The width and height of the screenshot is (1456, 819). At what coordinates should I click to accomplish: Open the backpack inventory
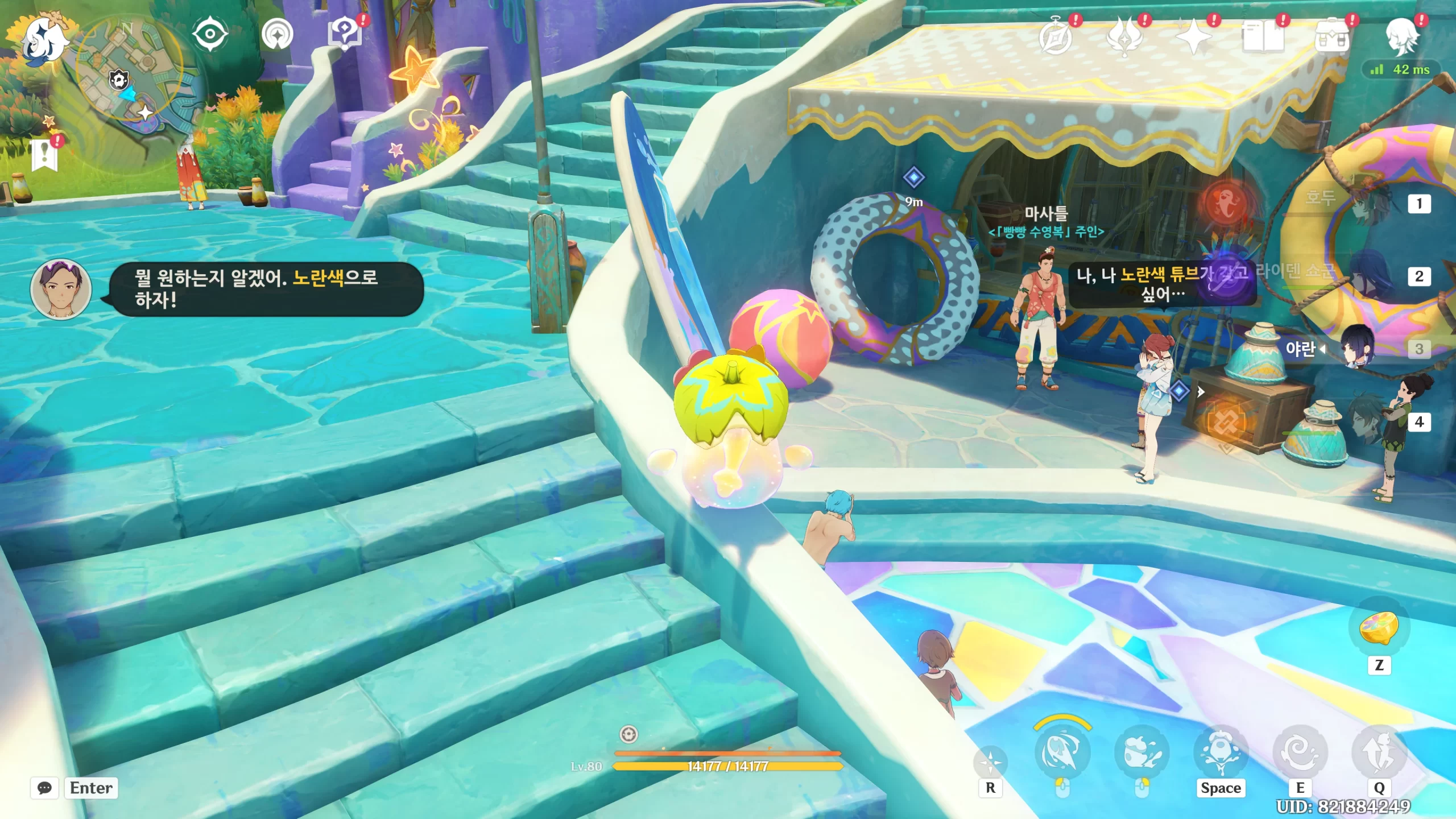pyautogui.click(x=1331, y=38)
